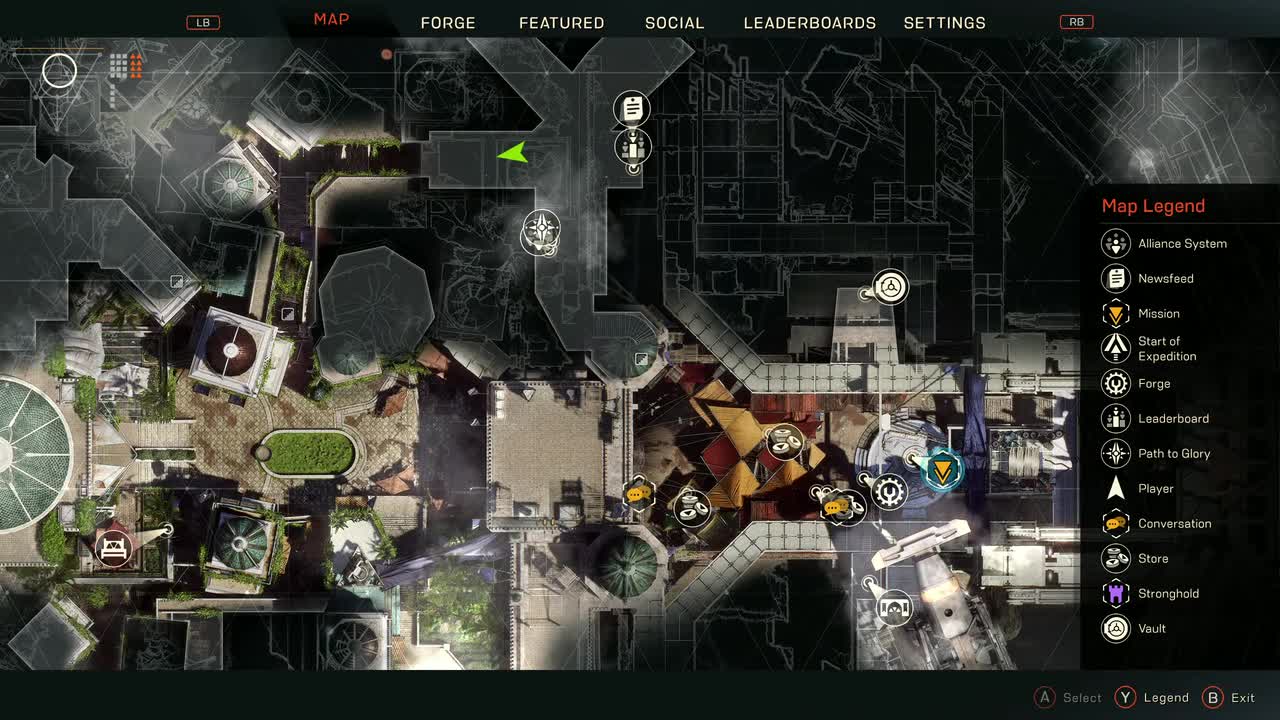Select the Vault marker on the map
Image resolution: width=1280 pixels, height=720 pixels.
tap(890, 288)
